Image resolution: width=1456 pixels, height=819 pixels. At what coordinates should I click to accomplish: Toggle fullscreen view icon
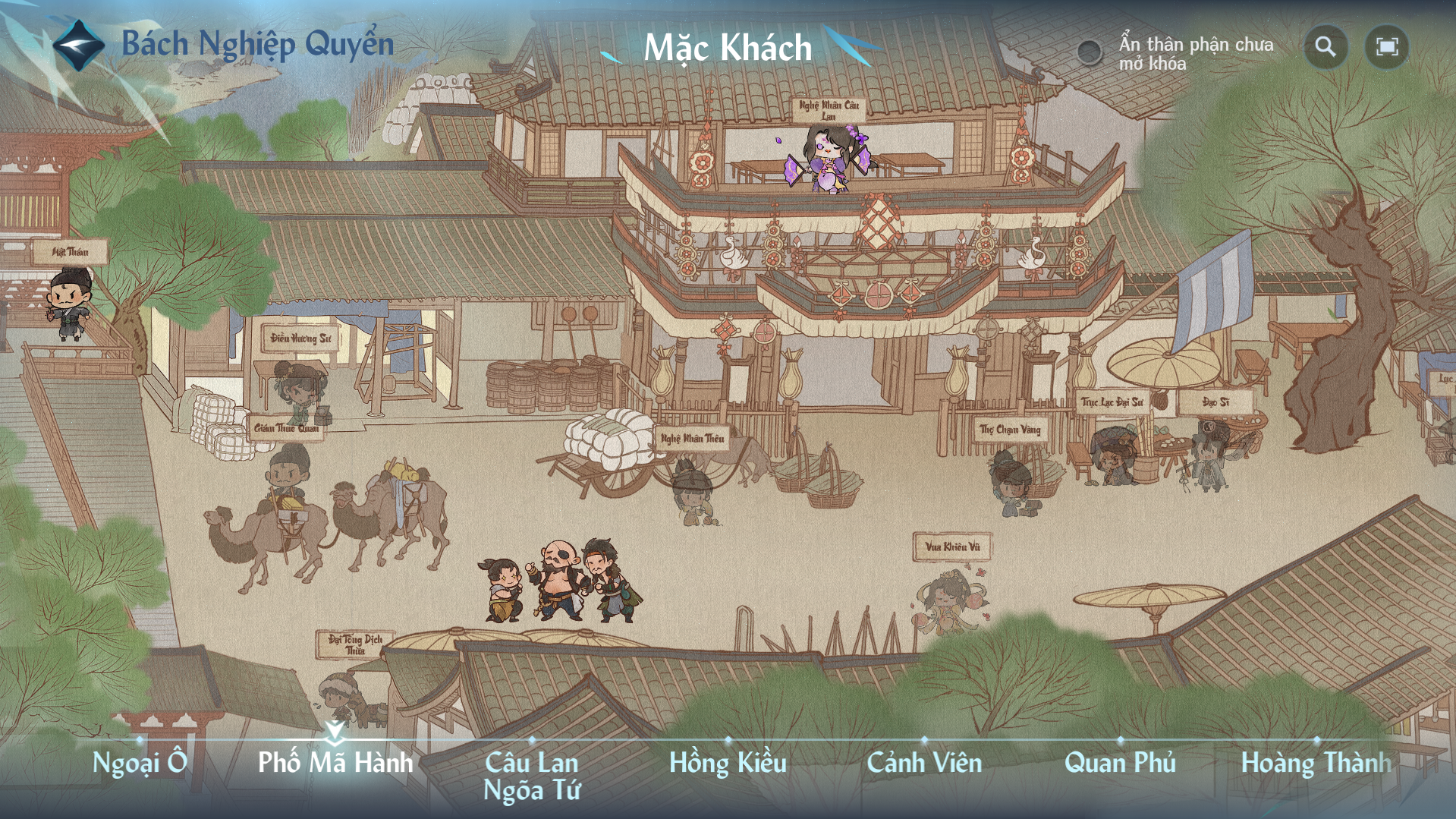point(1386,47)
